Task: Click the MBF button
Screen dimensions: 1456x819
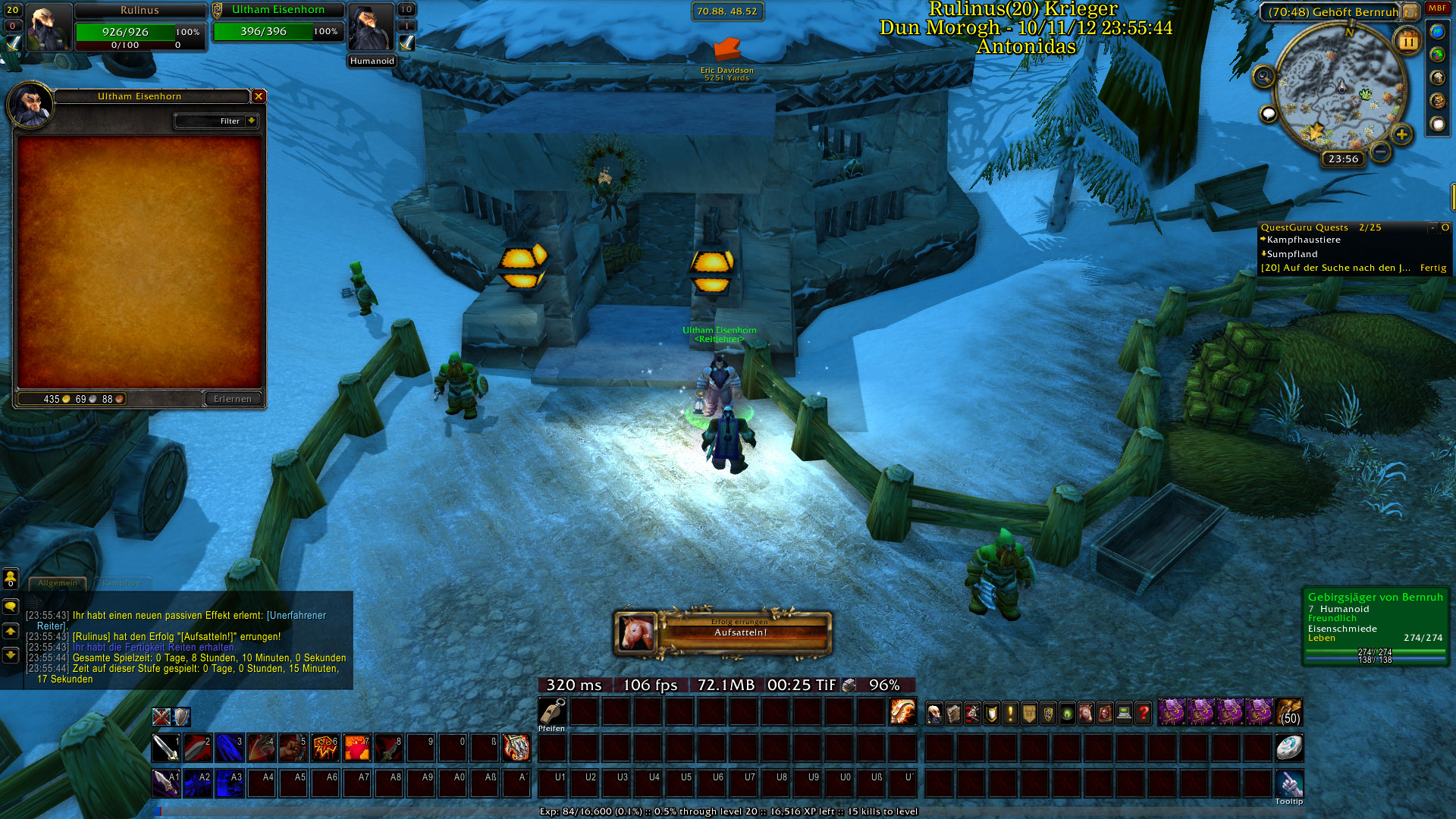Action: (x=1437, y=8)
